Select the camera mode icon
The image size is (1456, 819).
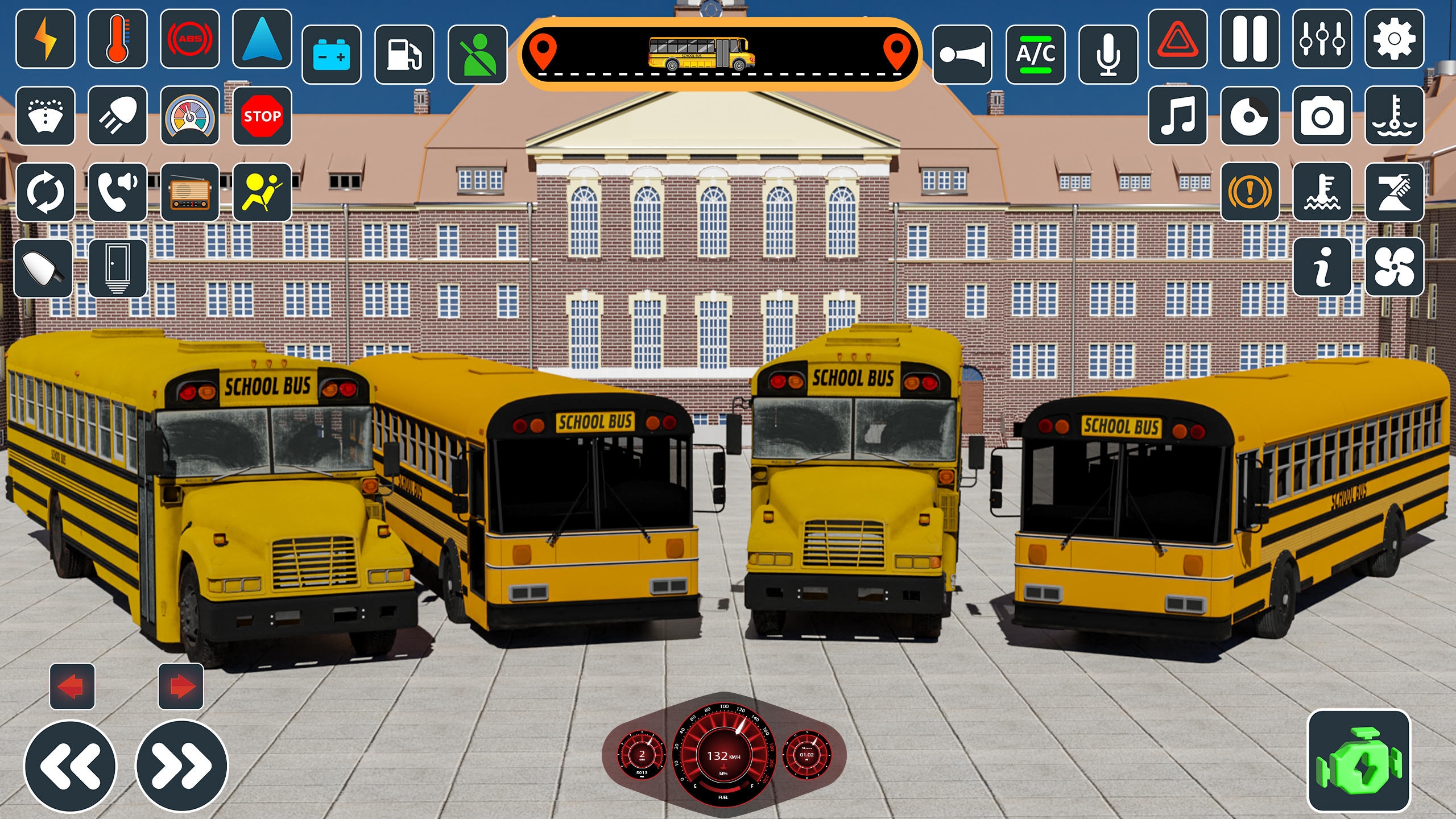[x=1322, y=117]
